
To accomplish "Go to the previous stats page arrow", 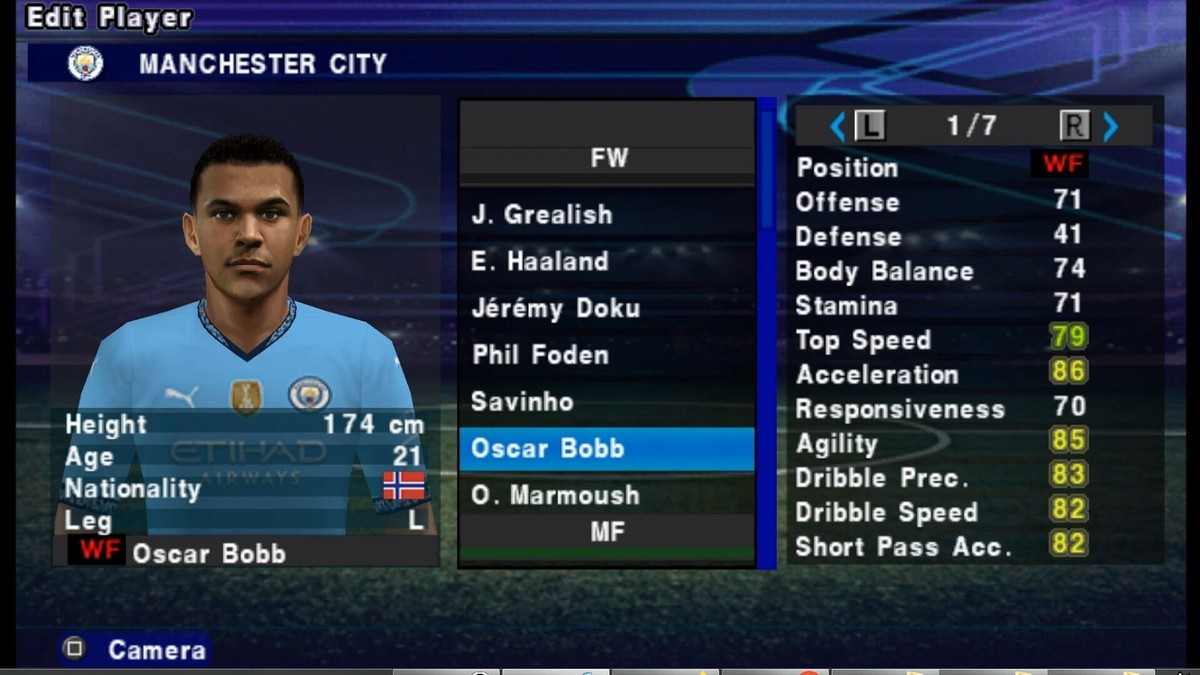I will pos(838,126).
